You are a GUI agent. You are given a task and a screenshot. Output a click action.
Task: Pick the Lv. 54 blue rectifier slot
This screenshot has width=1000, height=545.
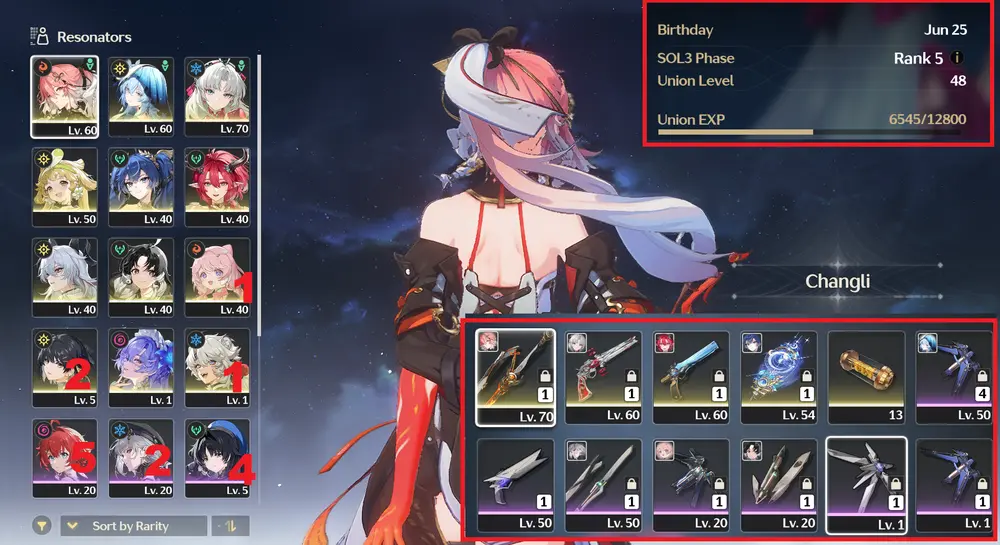(778, 376)
